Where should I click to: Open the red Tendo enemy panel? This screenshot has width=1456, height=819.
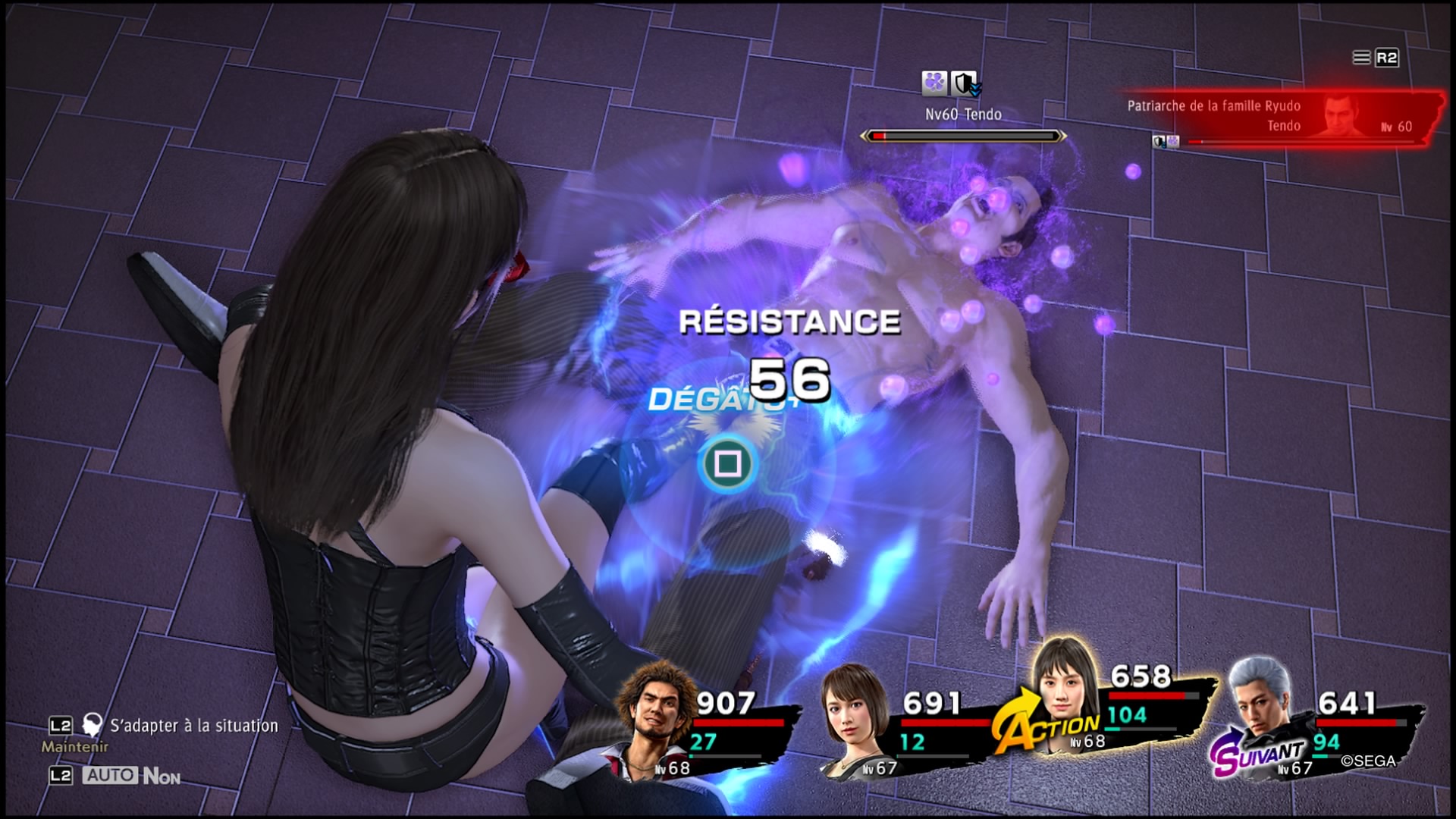1282,116
